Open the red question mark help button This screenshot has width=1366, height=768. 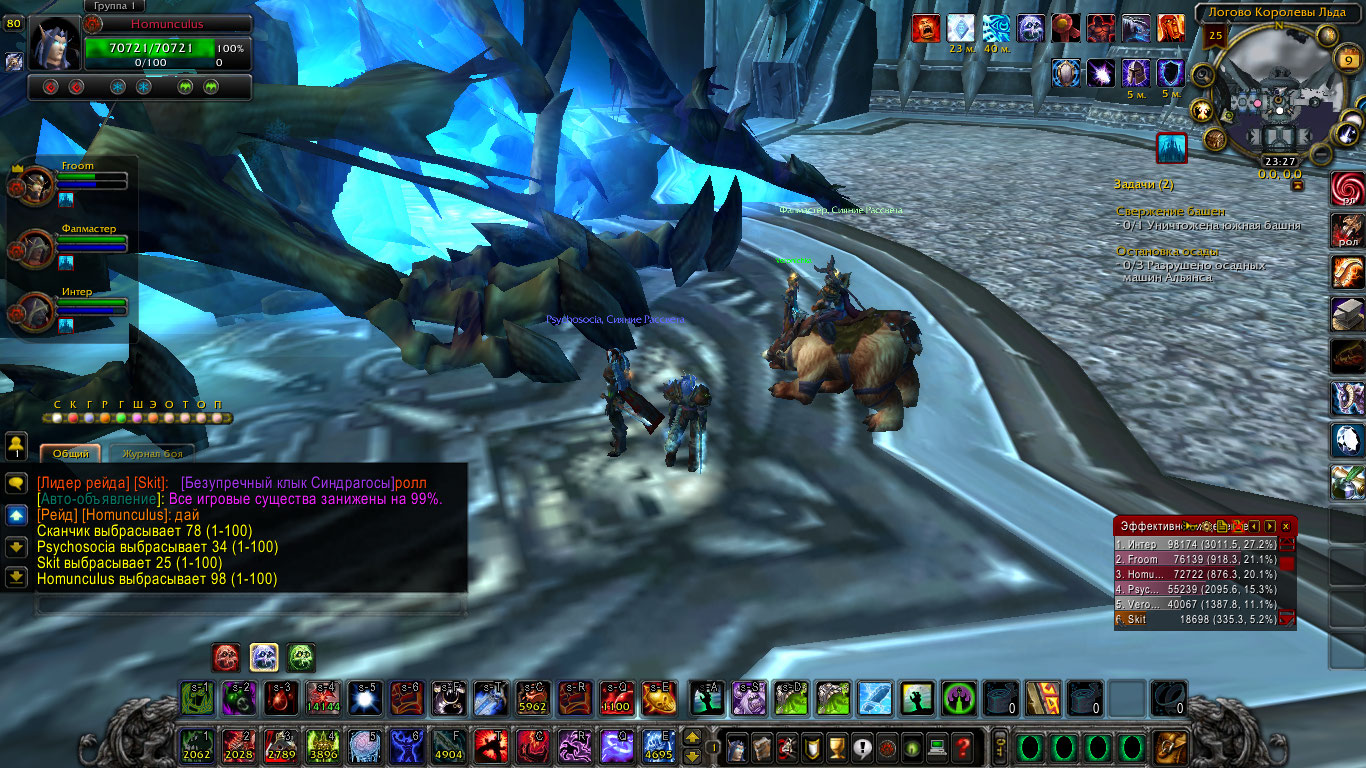(x=962, y=747)
